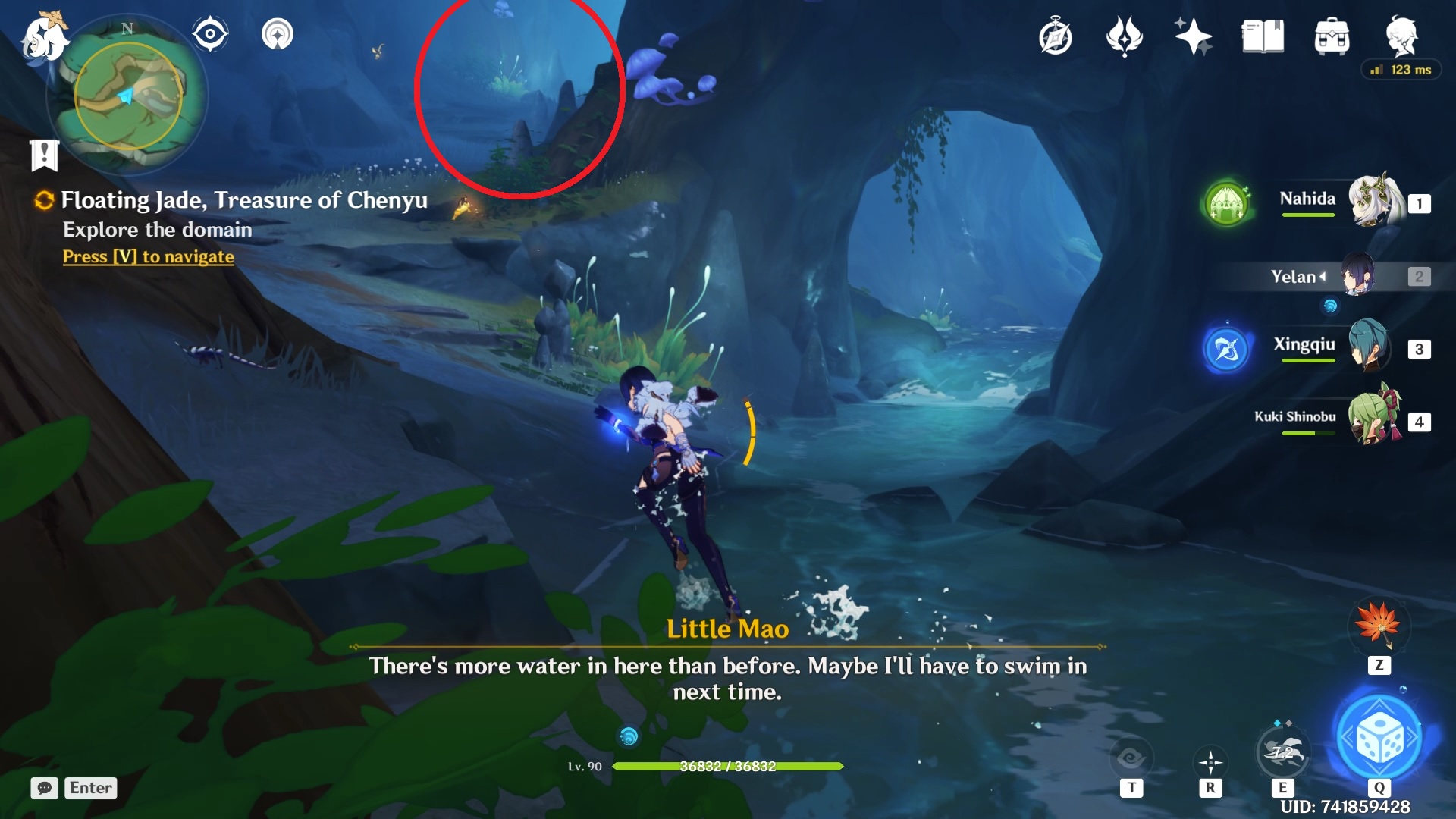Click the chevron arrow next to Yelan's name
The image size is (1456, 819).
tap(1324, 277)
